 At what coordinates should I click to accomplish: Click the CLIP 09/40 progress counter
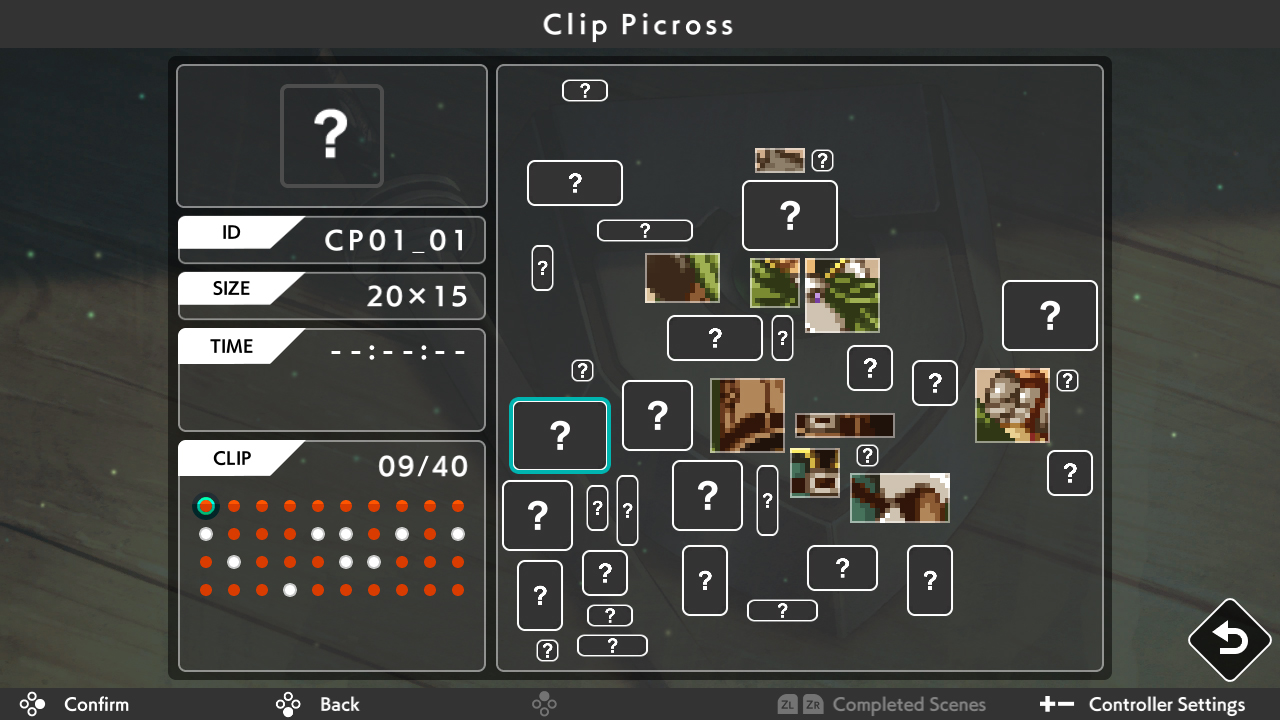(424, 465)
